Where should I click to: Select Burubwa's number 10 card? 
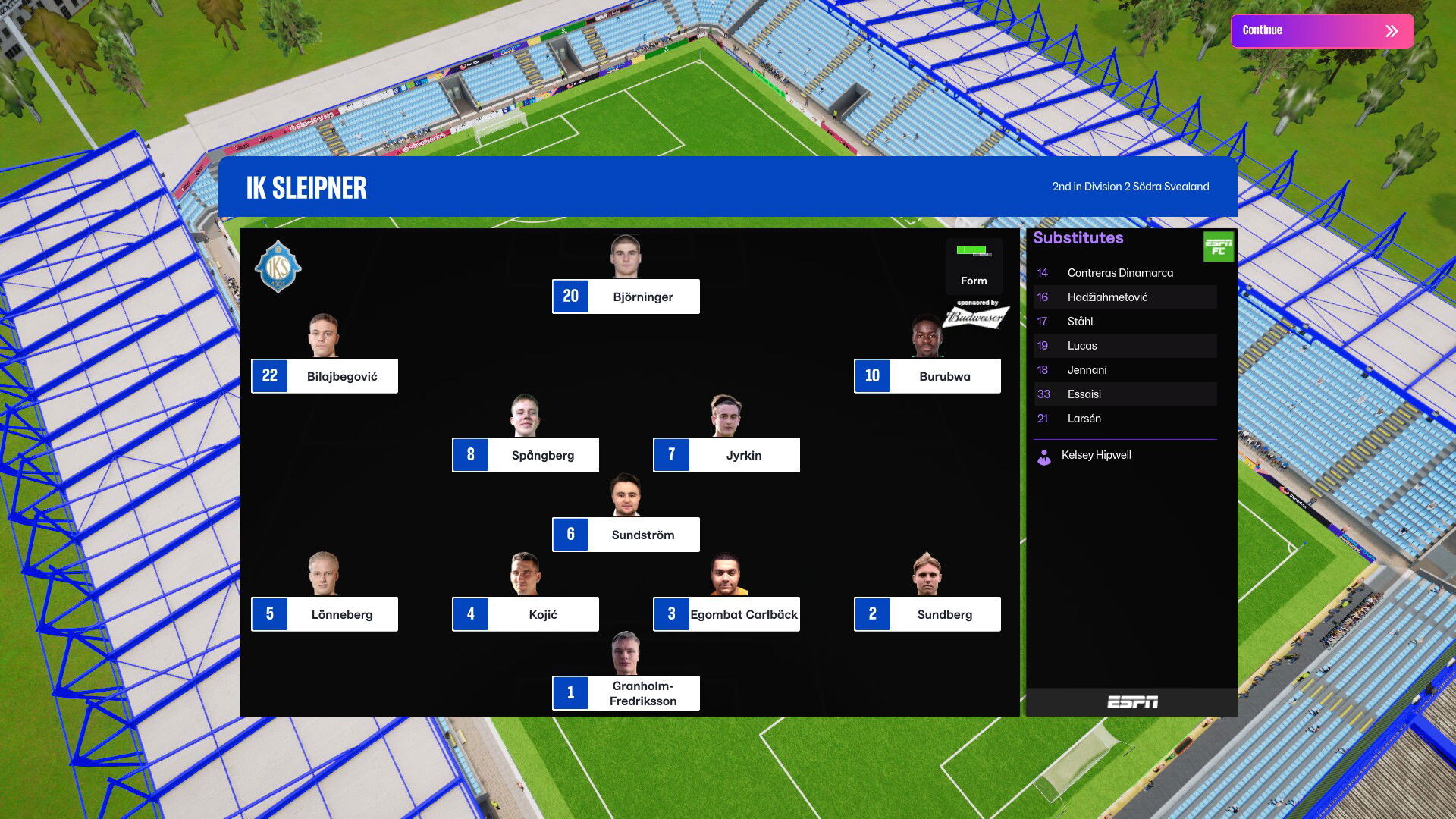click(927, 376)
